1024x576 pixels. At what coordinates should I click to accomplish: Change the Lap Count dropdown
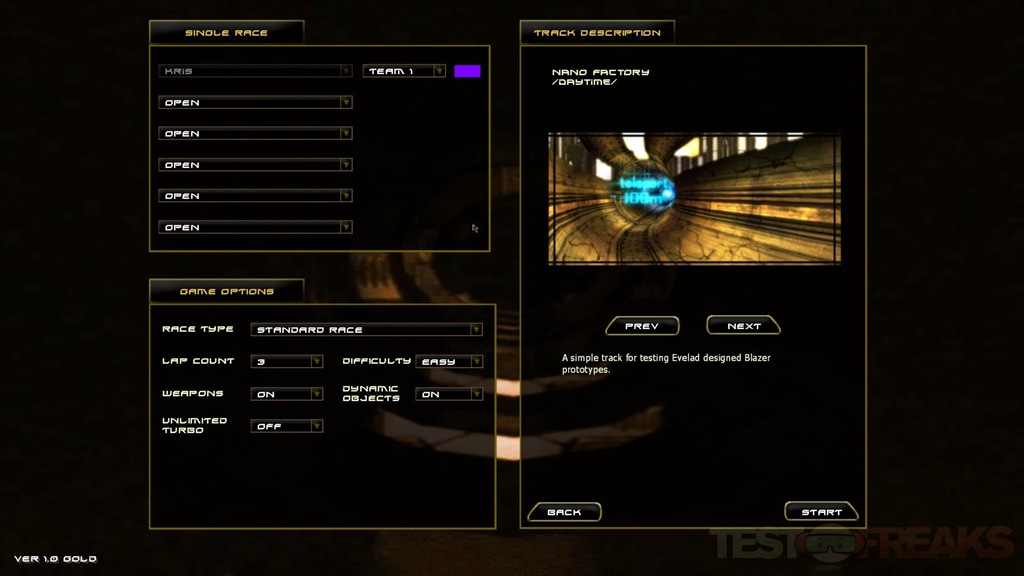click(x=287, y=362)
